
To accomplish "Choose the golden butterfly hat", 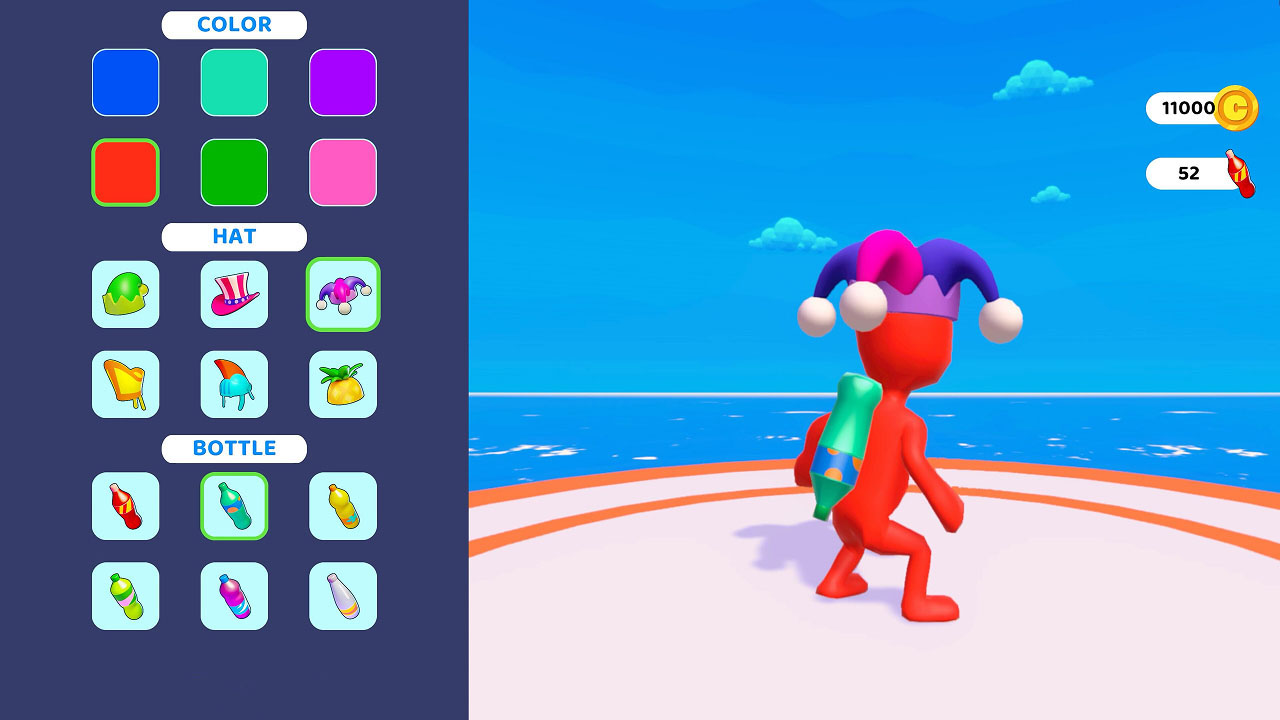I will point(125,384).
